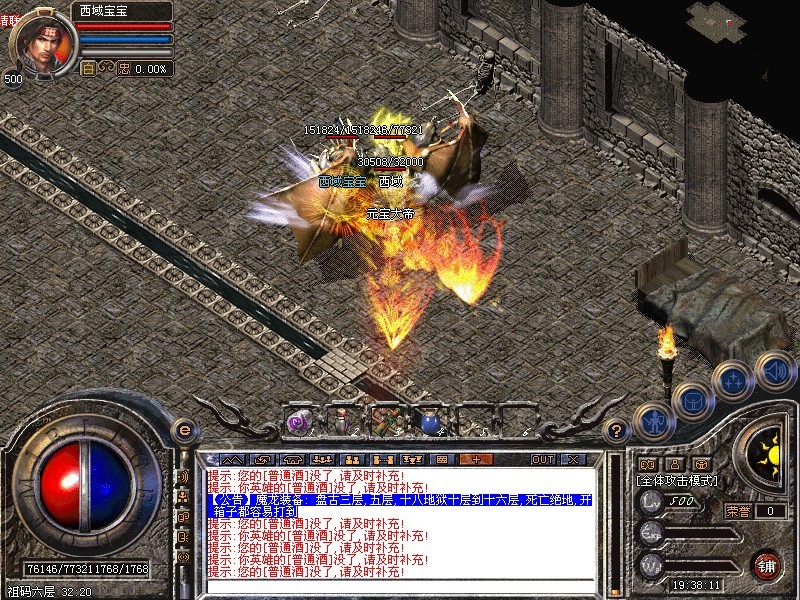Click the round 'e' button

(x=183, y=430)
